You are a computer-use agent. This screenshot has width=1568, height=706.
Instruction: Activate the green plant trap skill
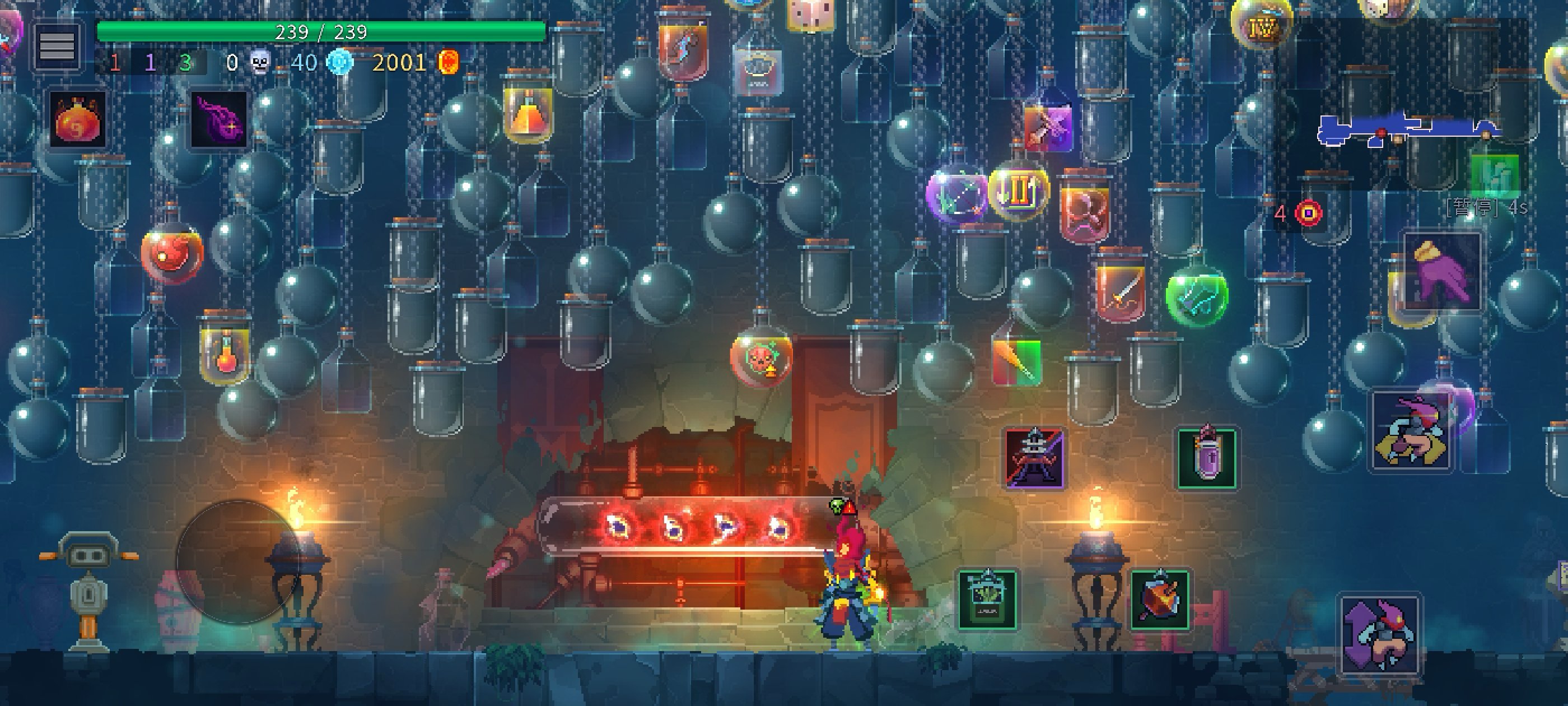coord(987,600)
